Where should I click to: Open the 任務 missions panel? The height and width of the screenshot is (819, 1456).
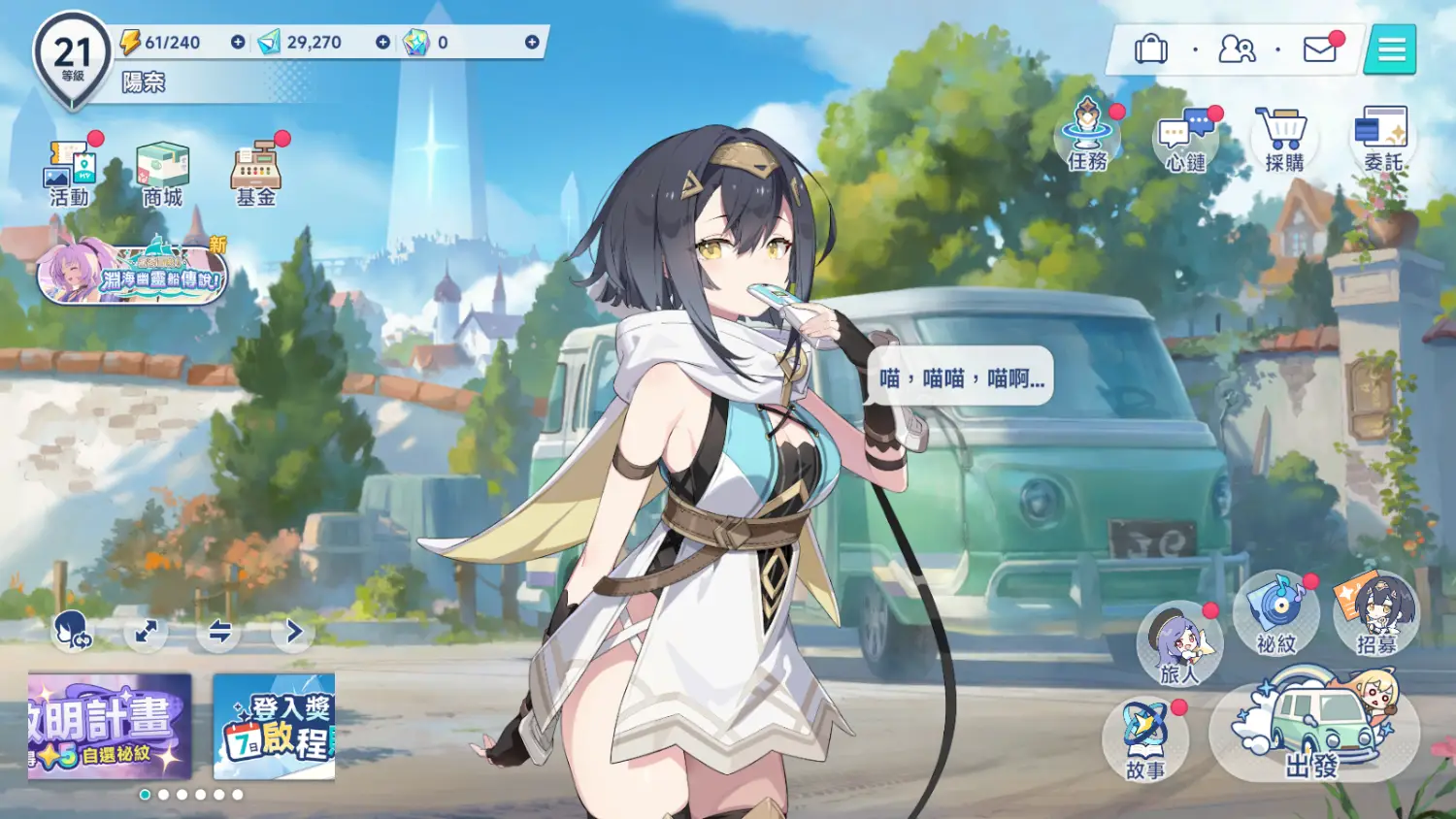click(x=1088, y=137)
